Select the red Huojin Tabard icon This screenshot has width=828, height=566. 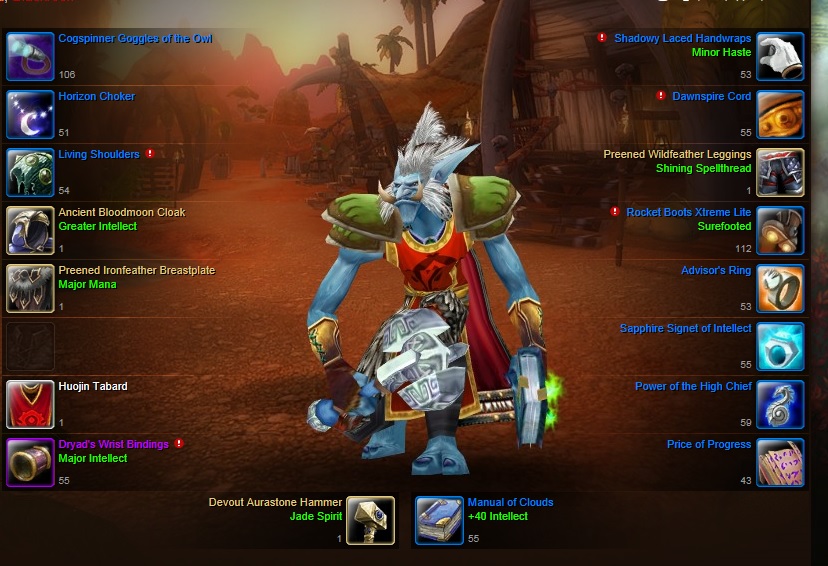[x=30, y=404]
